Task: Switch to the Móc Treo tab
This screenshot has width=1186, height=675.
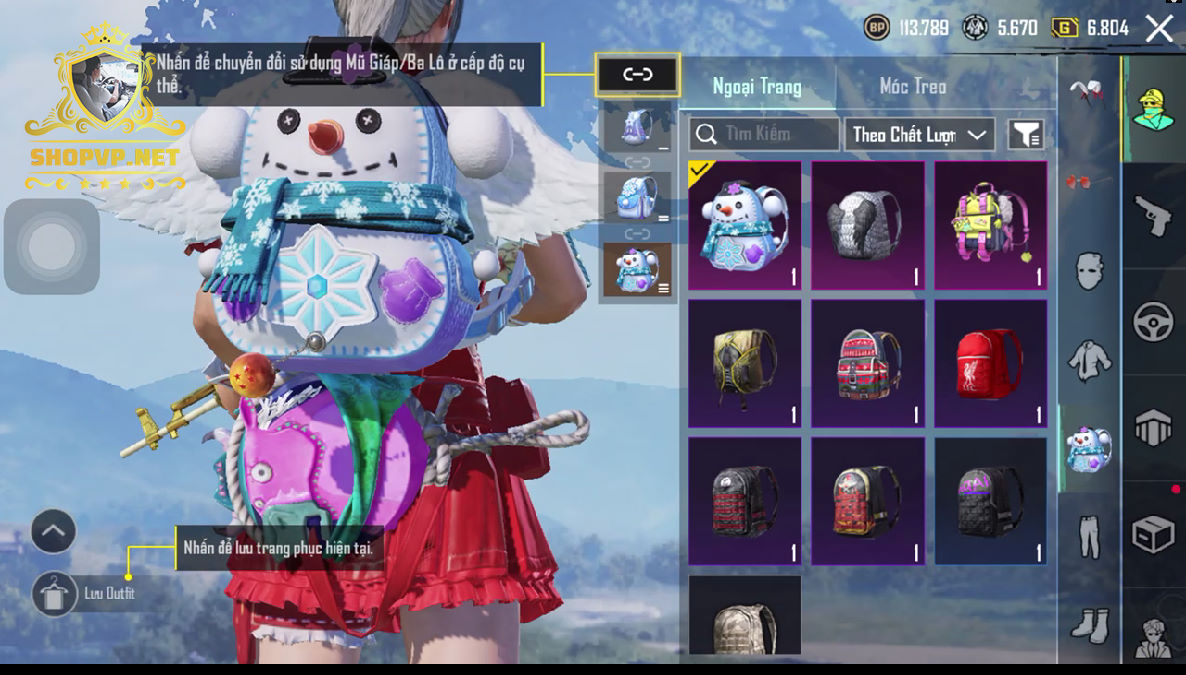Action: pyautogui.click(x=912, y=86)
